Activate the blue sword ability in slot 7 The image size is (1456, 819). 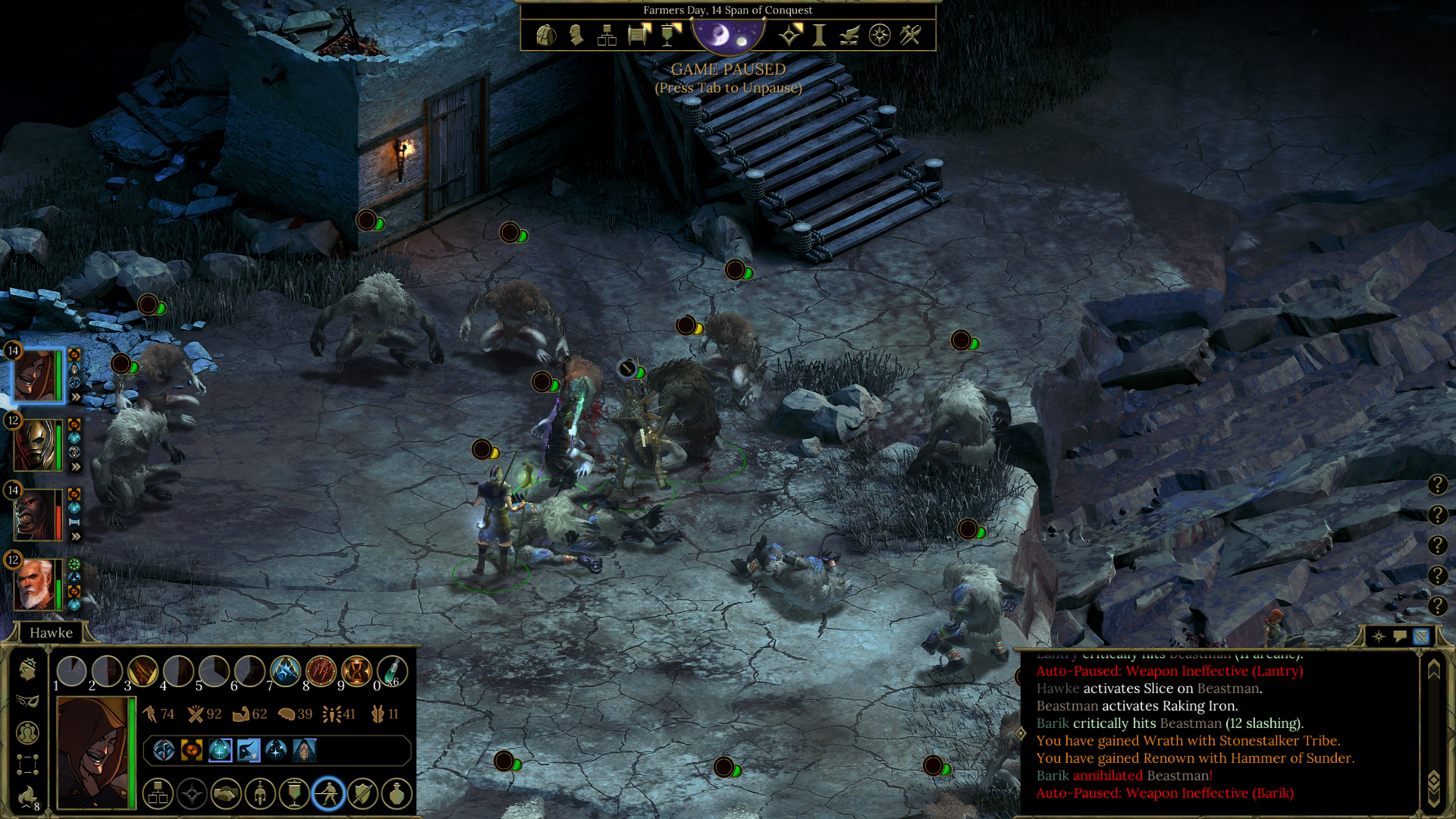285,671
